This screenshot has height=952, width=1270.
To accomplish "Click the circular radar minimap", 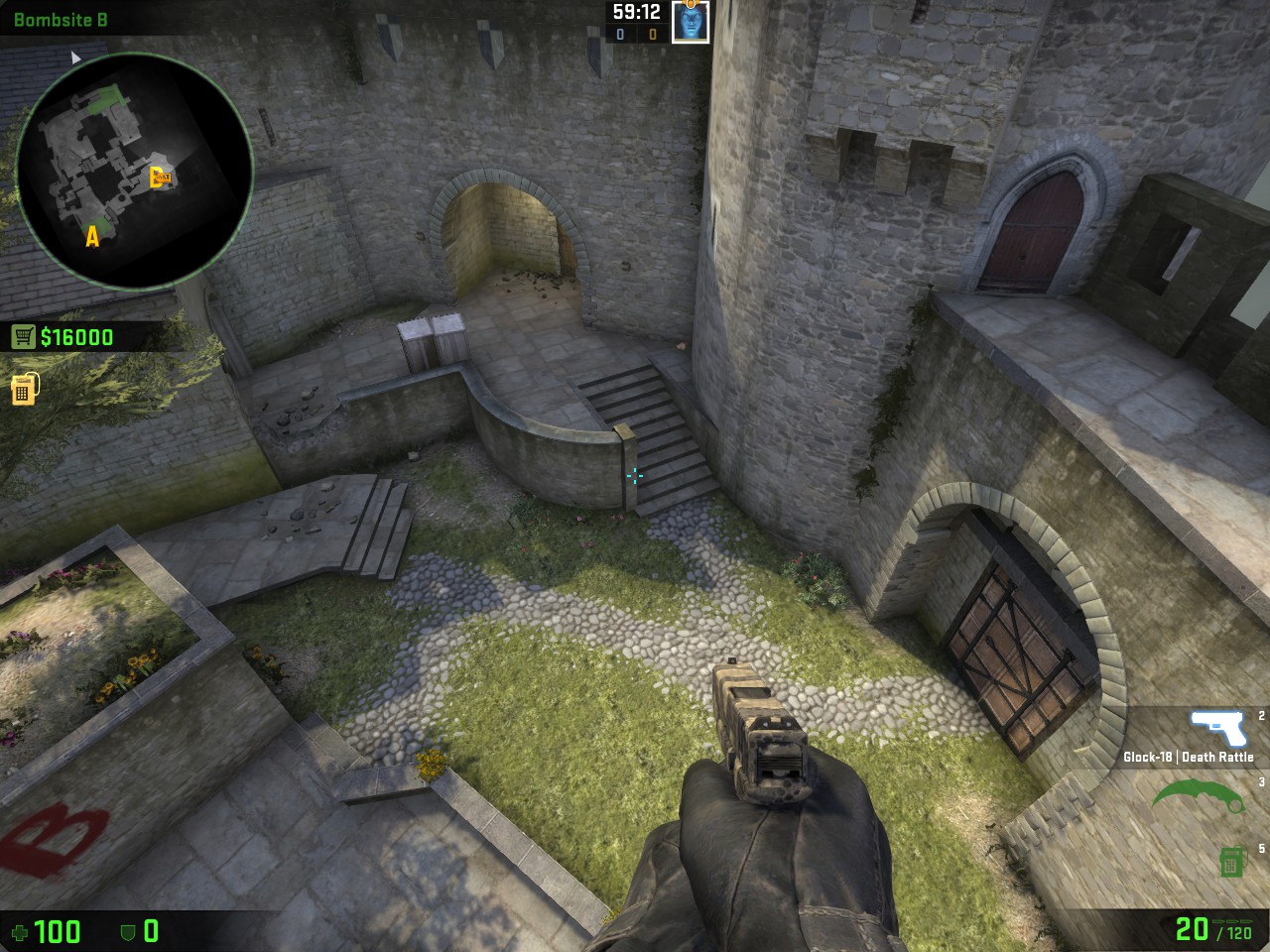I will pyautogui.click(x=134, y=171).
